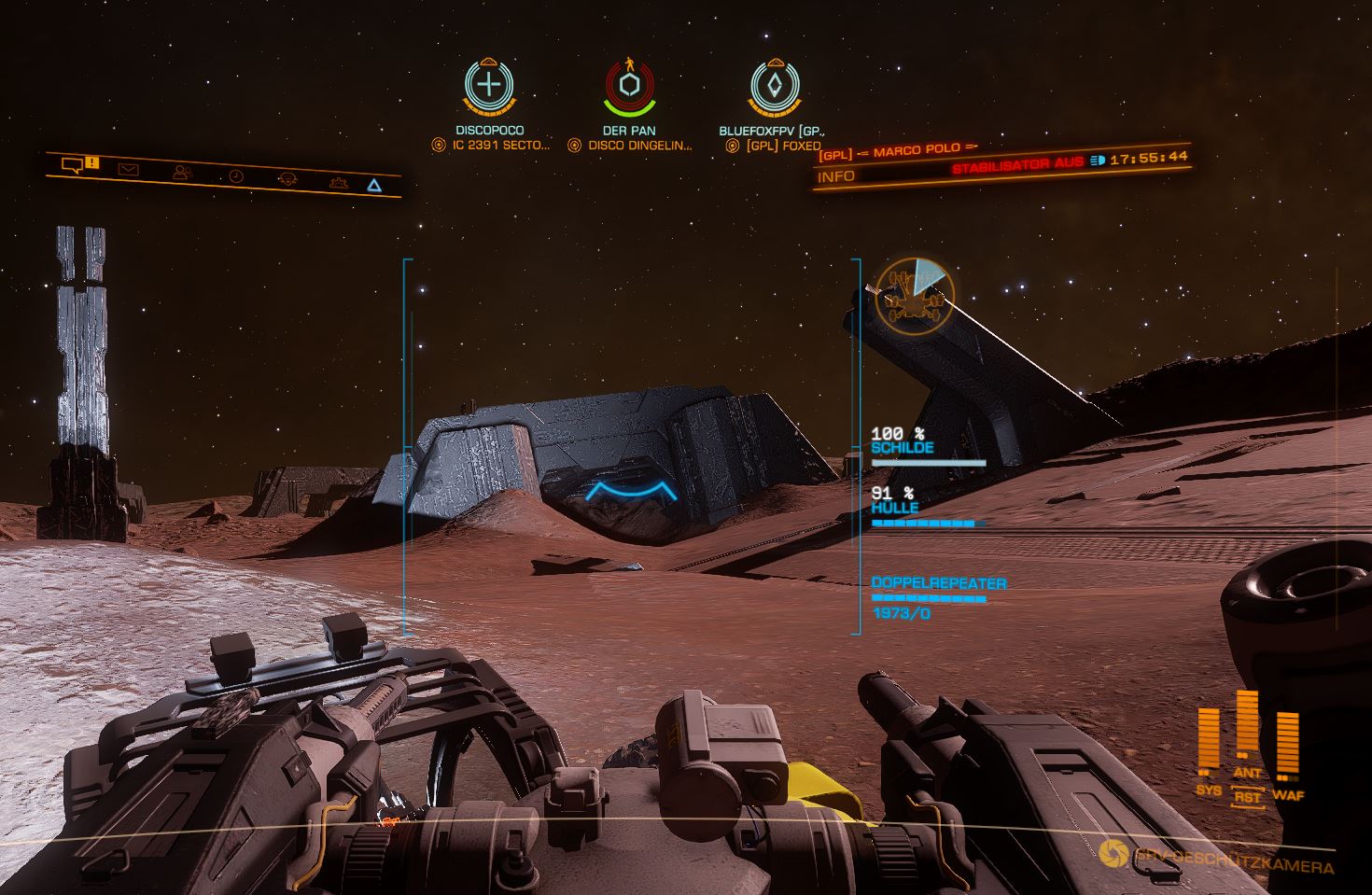Select the SYS power distributor column
1372x895 pixels.
pyautogui.click(x=1209, y=744)
